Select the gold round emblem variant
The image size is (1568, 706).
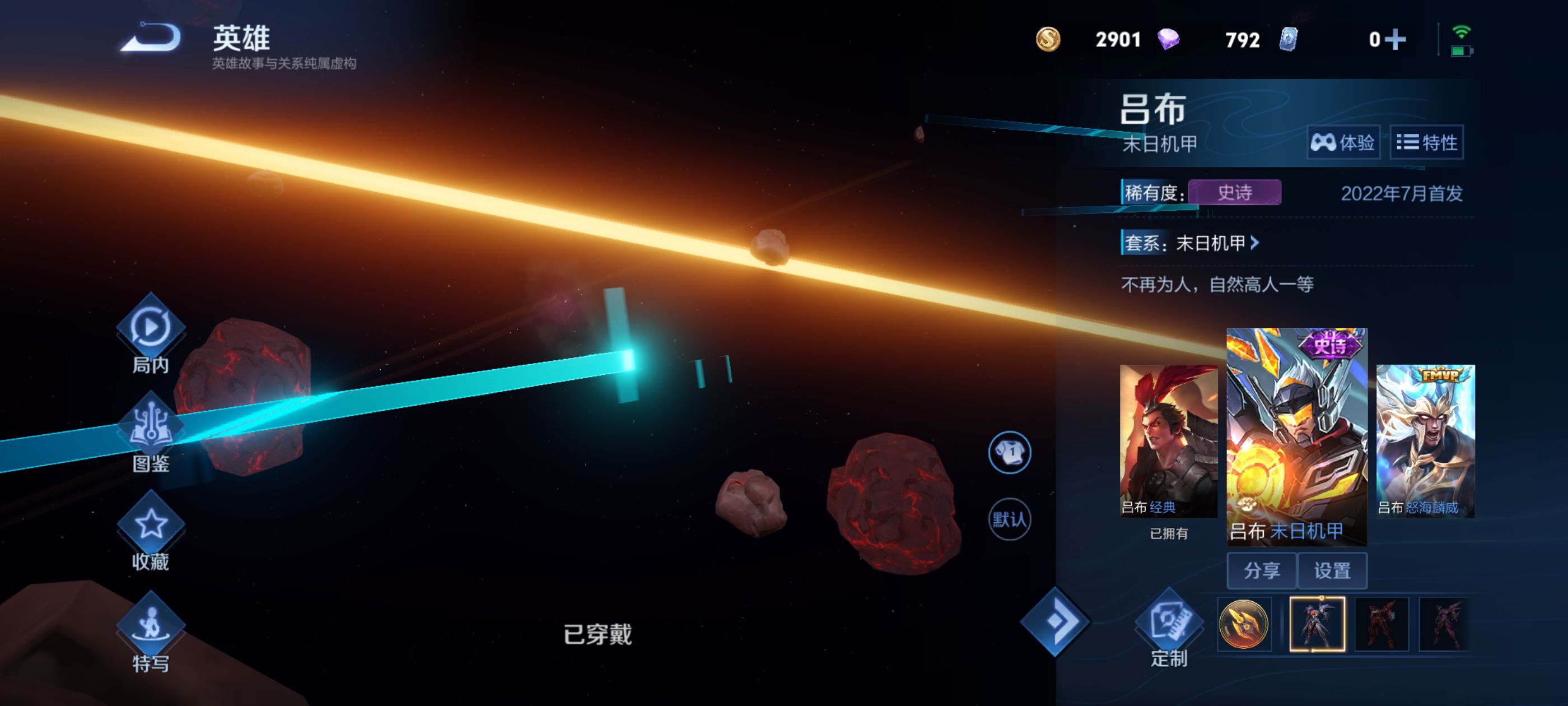(1244, 624)
